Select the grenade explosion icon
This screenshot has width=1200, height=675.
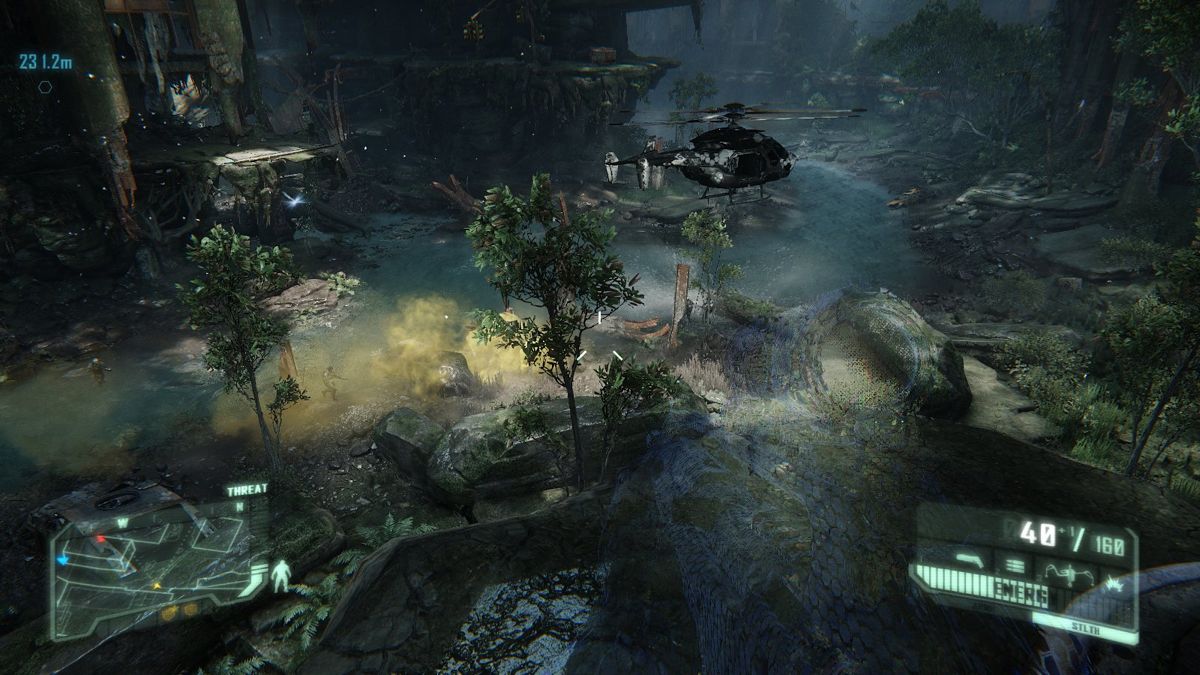[x=1112, y=581]
